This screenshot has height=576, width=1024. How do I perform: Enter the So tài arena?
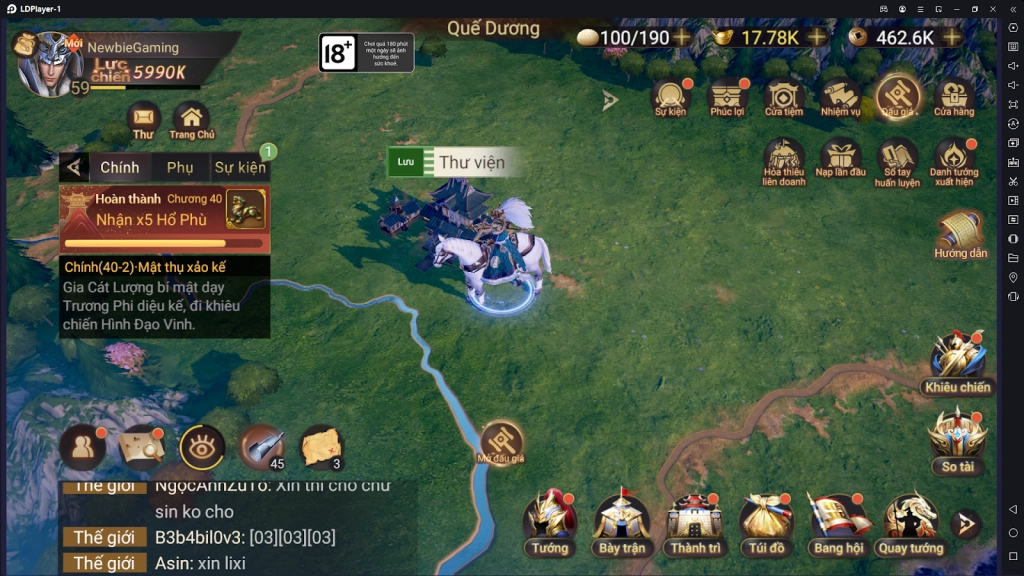957,438
